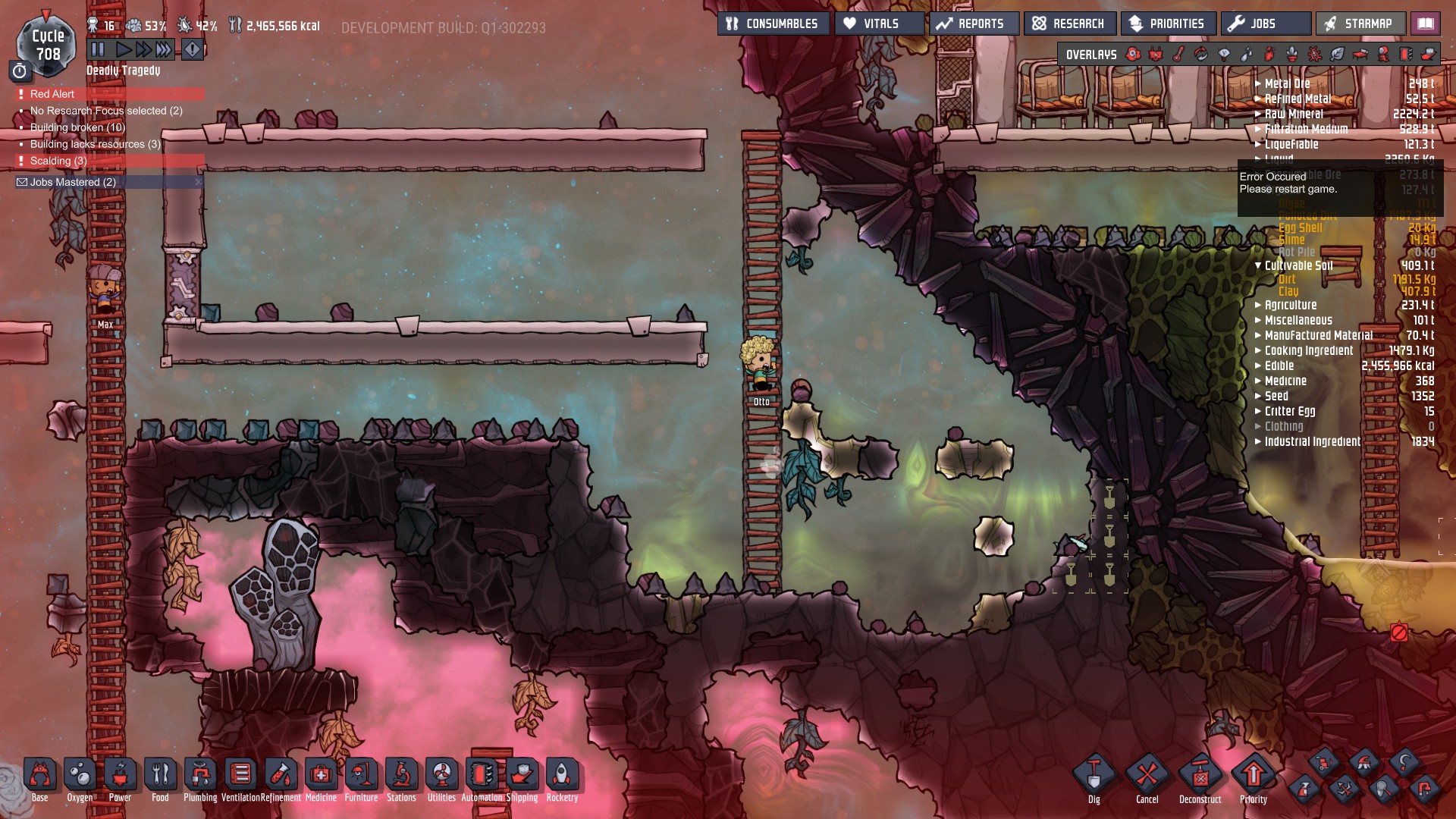Click the Scalding alert notification

pyautogui.click(x=58, y=161)
